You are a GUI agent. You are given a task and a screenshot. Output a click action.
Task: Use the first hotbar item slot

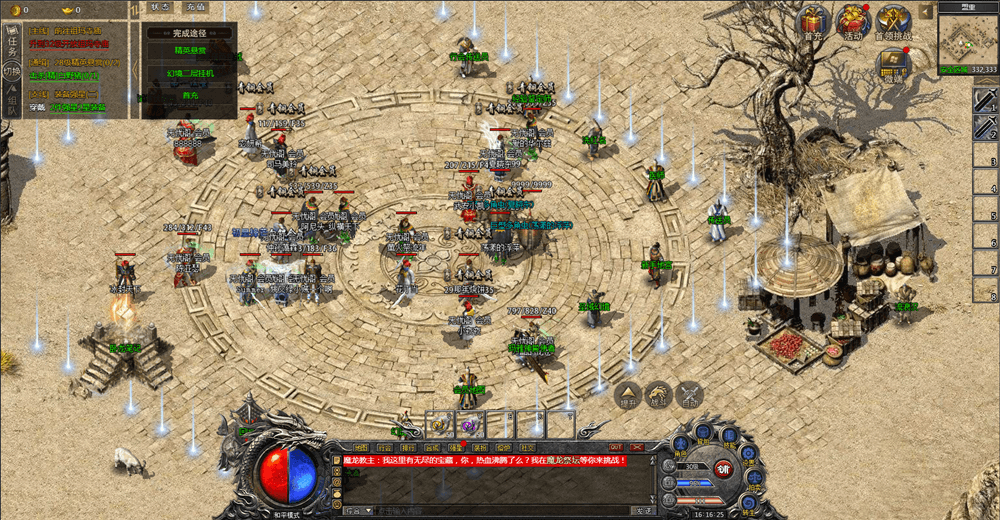[x=439, y=424]
